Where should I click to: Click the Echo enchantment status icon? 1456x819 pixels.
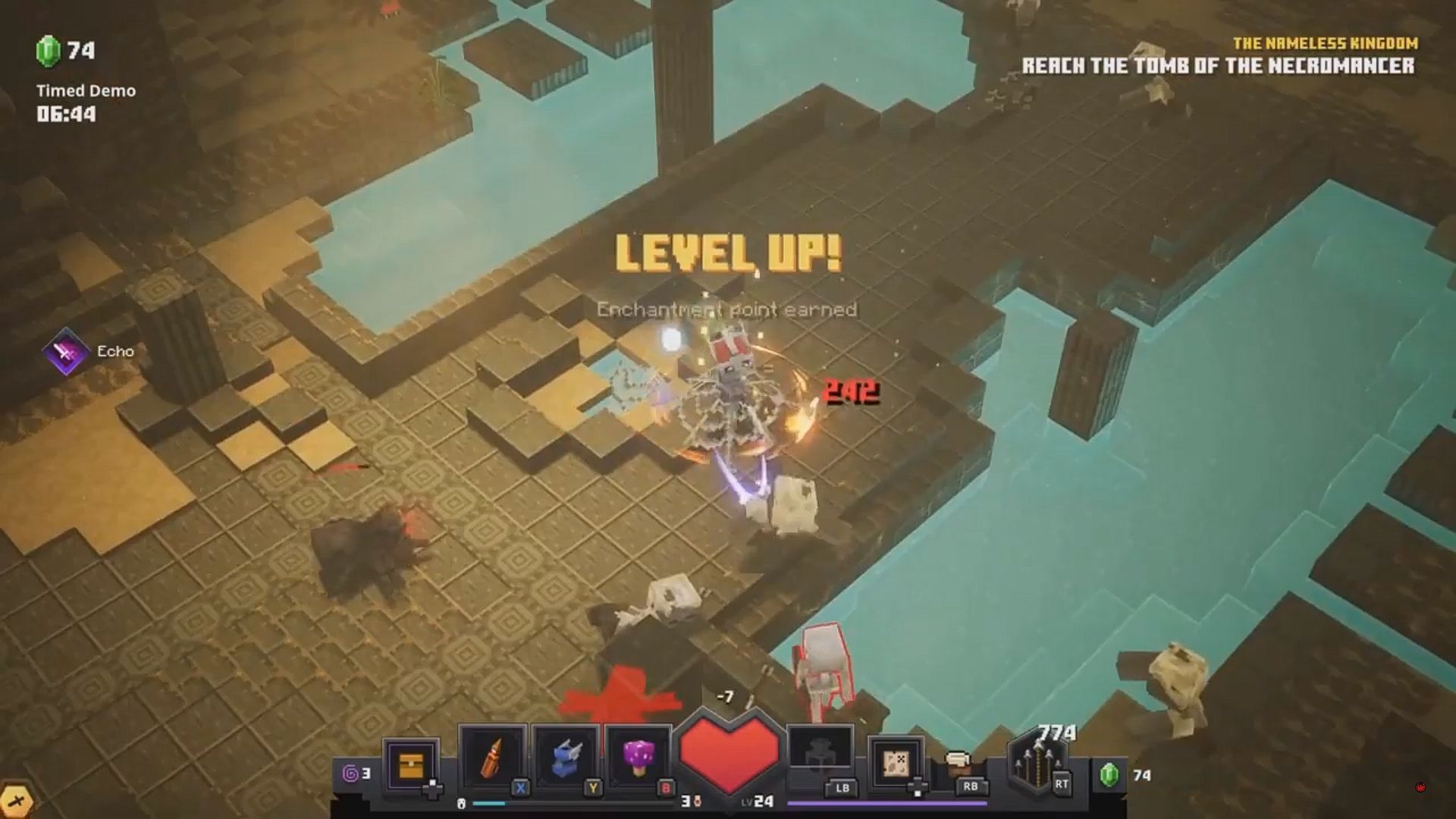pyautogui.click(x=66, y=351)
